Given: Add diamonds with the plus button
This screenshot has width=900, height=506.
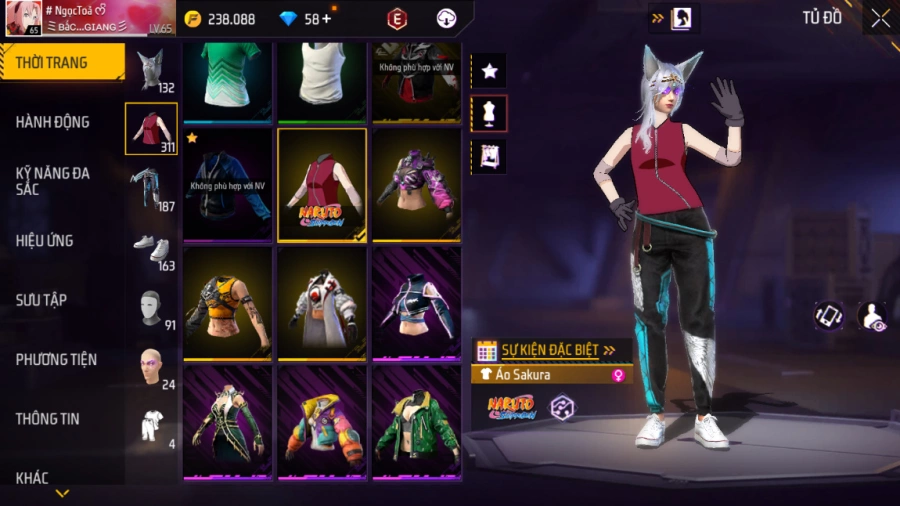Looking at the screenshot, I should click(326, 19).
